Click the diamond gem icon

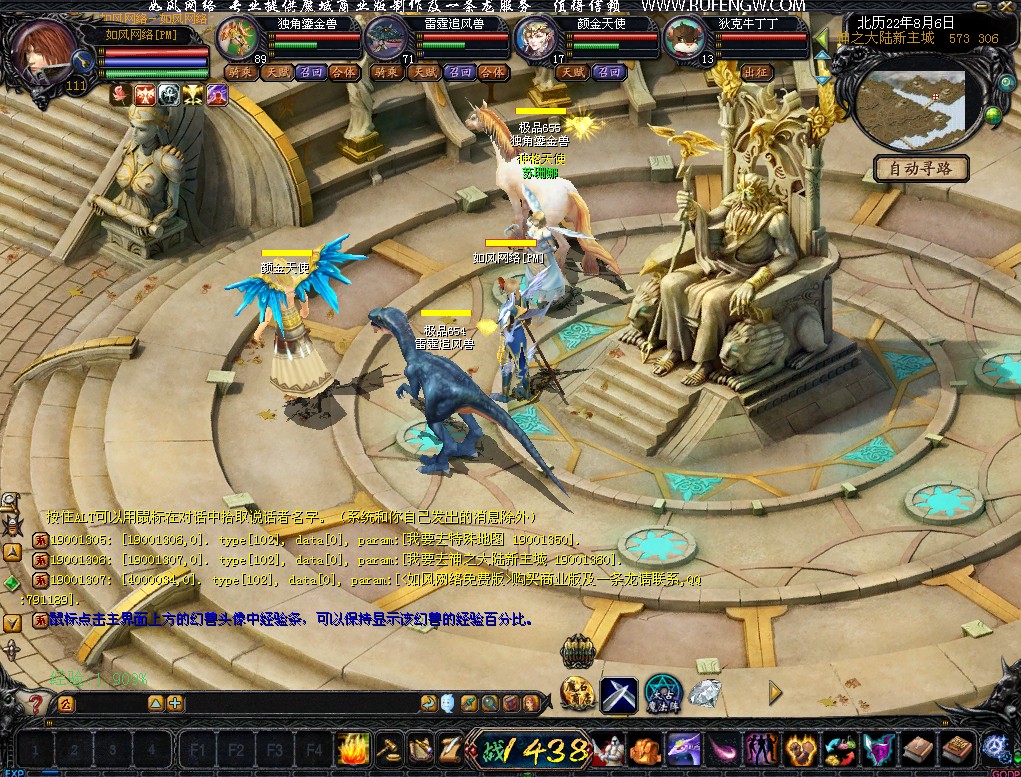pos(705,691)
